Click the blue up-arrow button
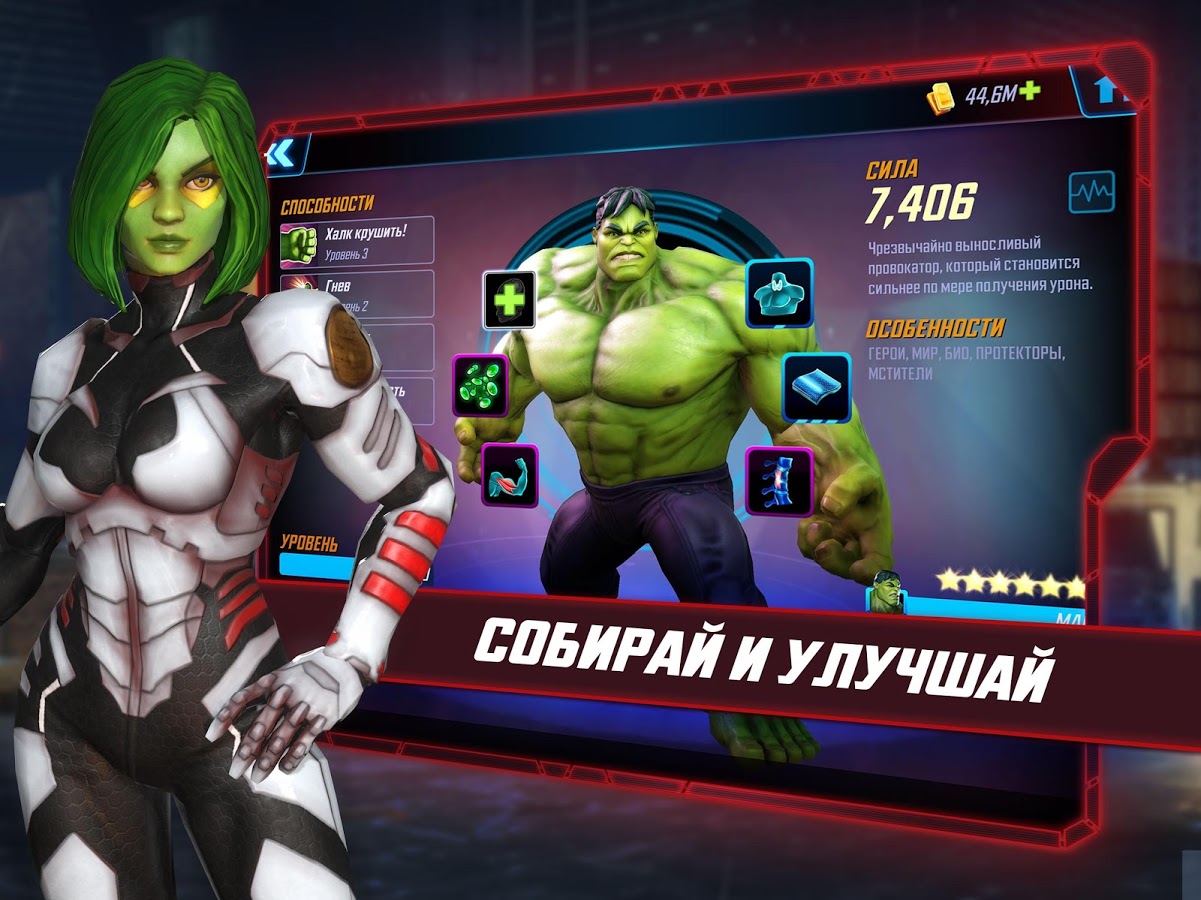Image resolution: width=1201 pixels, height=900 pixels. (x=1105, y=91)
